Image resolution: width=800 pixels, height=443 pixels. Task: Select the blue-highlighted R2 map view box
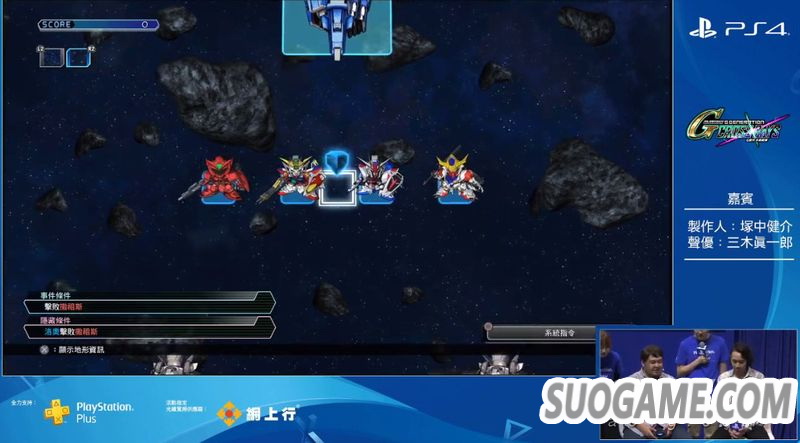(x=78, y=57)
